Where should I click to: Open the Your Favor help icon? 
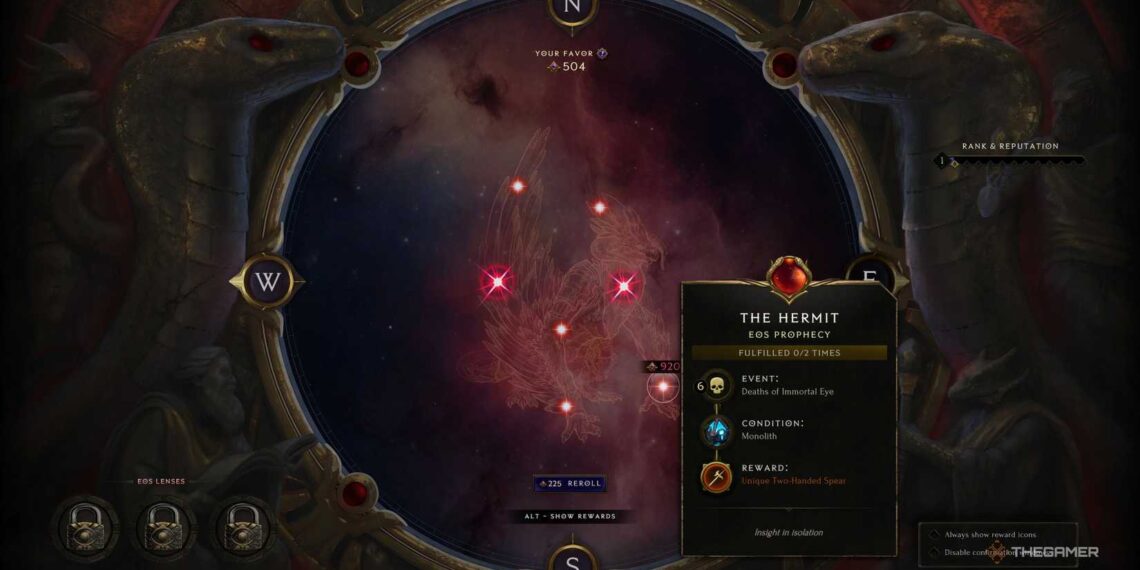[x=602, y=53]
